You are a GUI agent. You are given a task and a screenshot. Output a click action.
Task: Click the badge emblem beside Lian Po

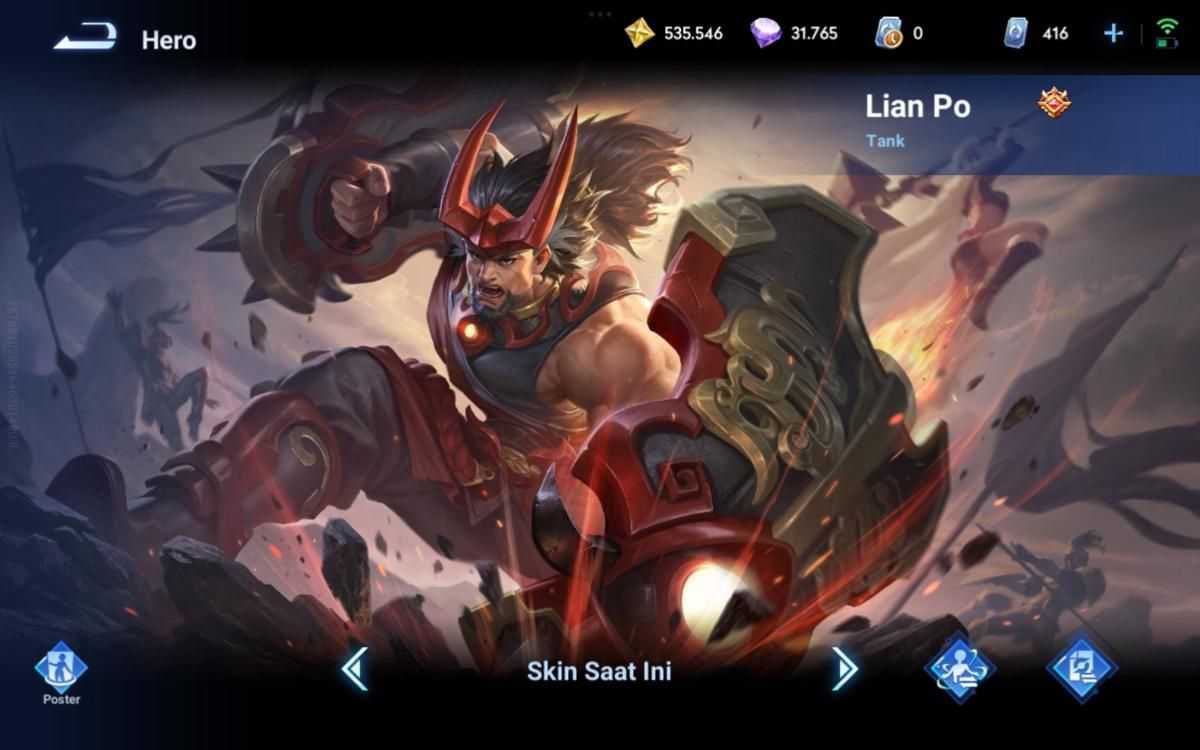[1053, 103]
